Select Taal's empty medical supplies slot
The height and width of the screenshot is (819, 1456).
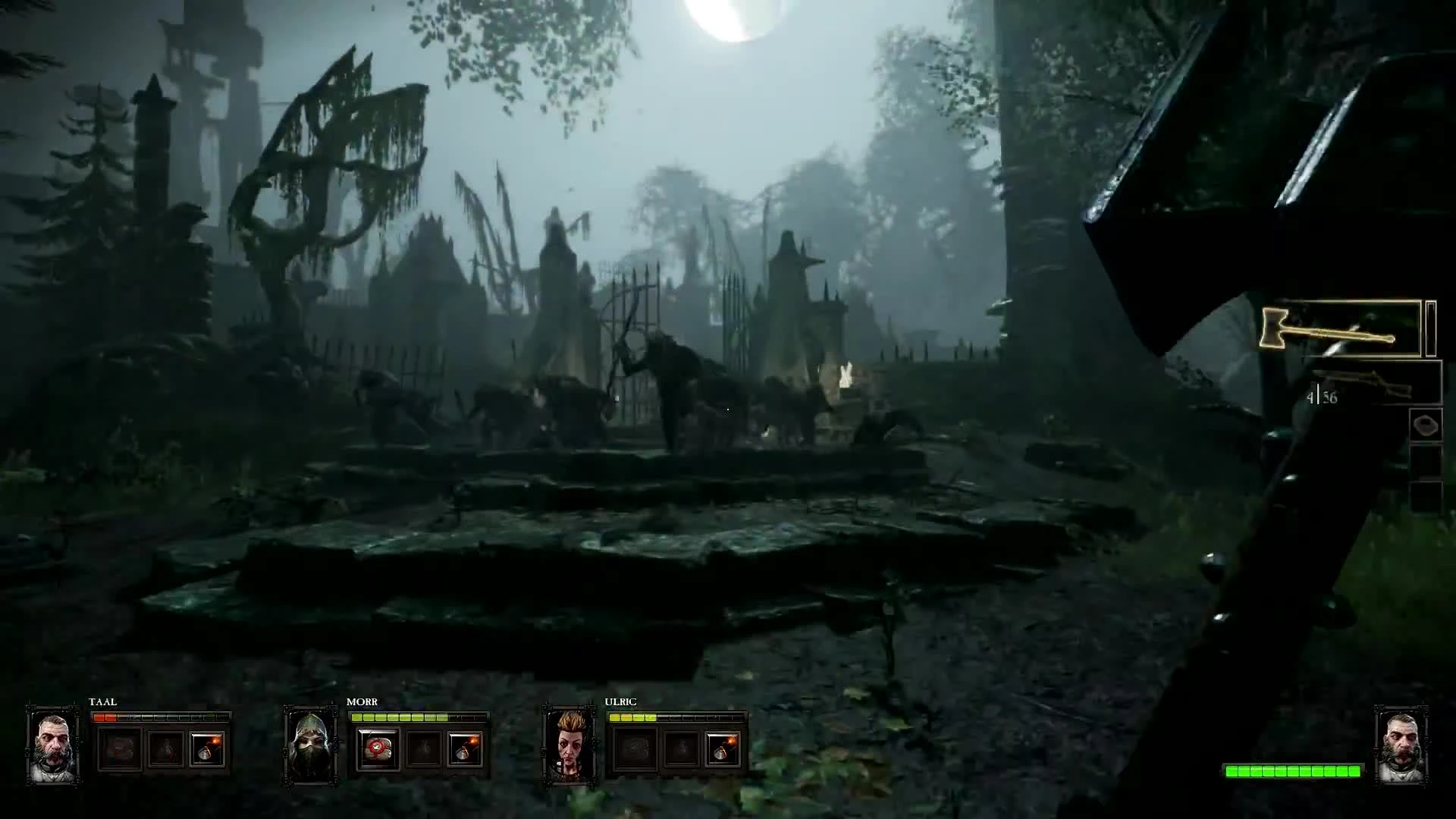119,749
